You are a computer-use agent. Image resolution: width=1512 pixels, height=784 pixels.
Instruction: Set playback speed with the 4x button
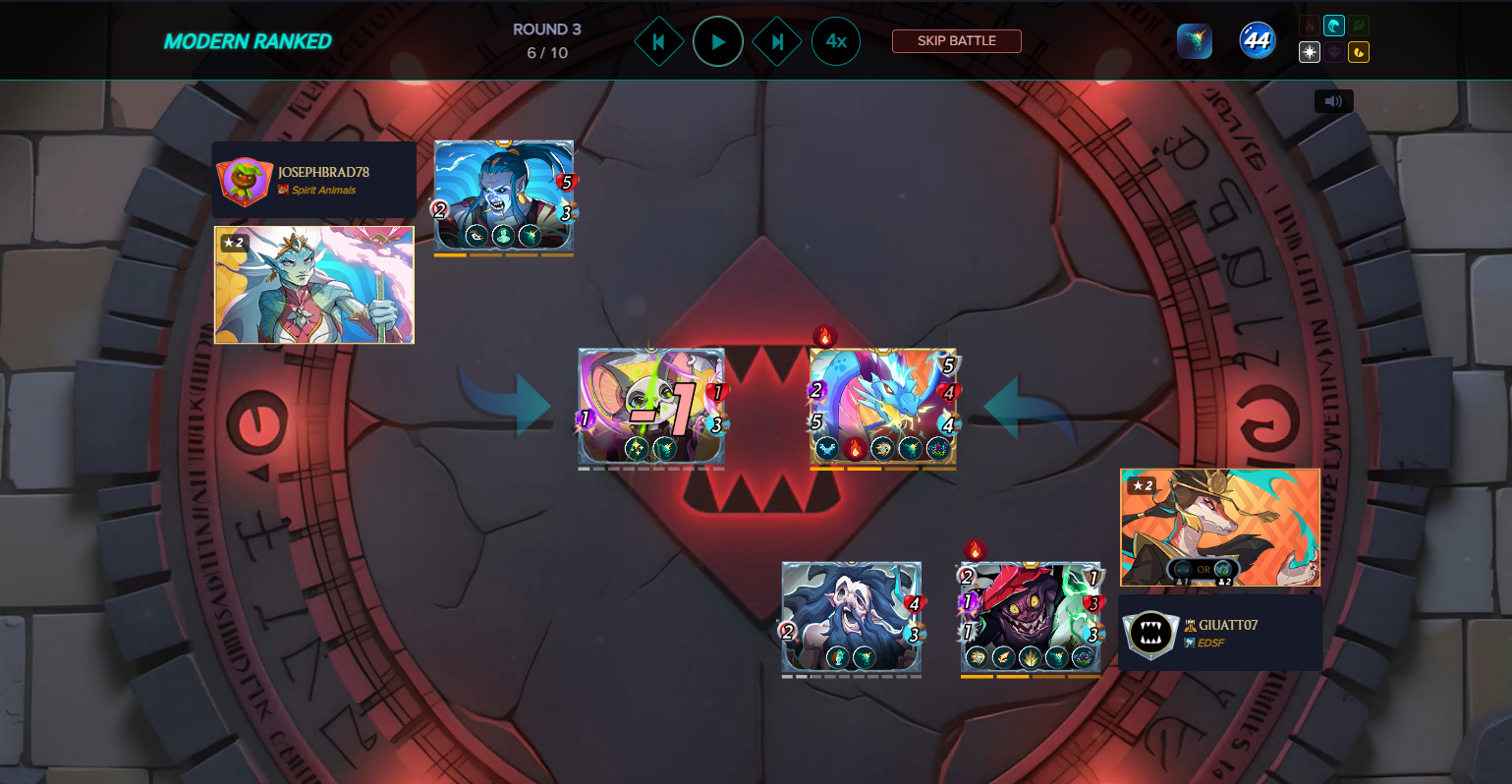(x=836, y=41)
